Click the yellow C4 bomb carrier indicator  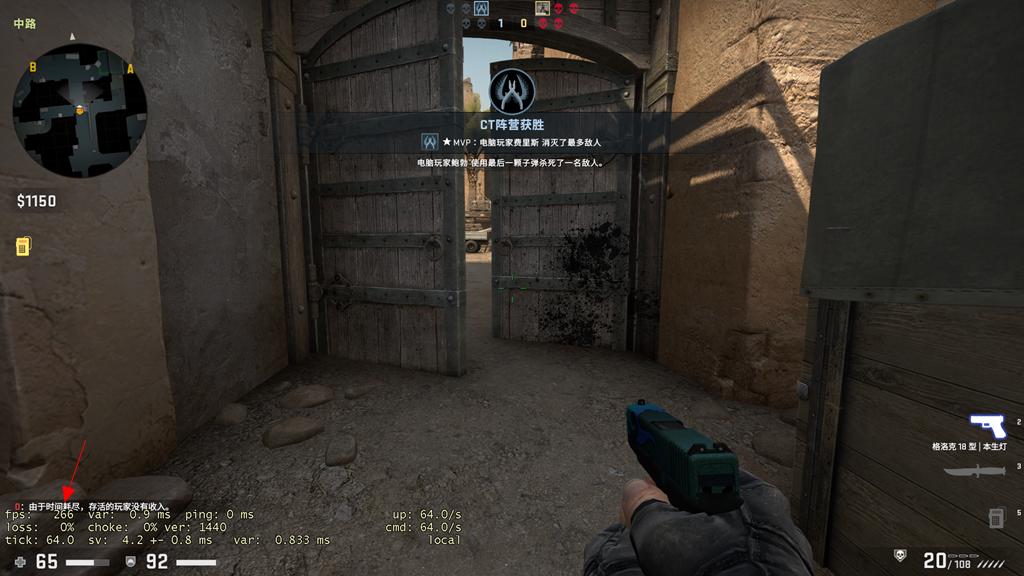point(22,246)
